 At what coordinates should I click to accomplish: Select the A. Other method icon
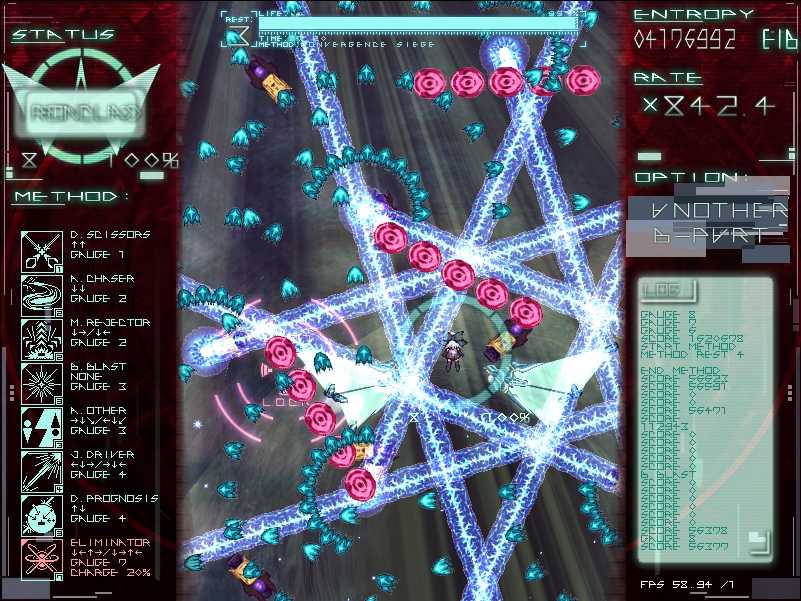tap(40, 427)
